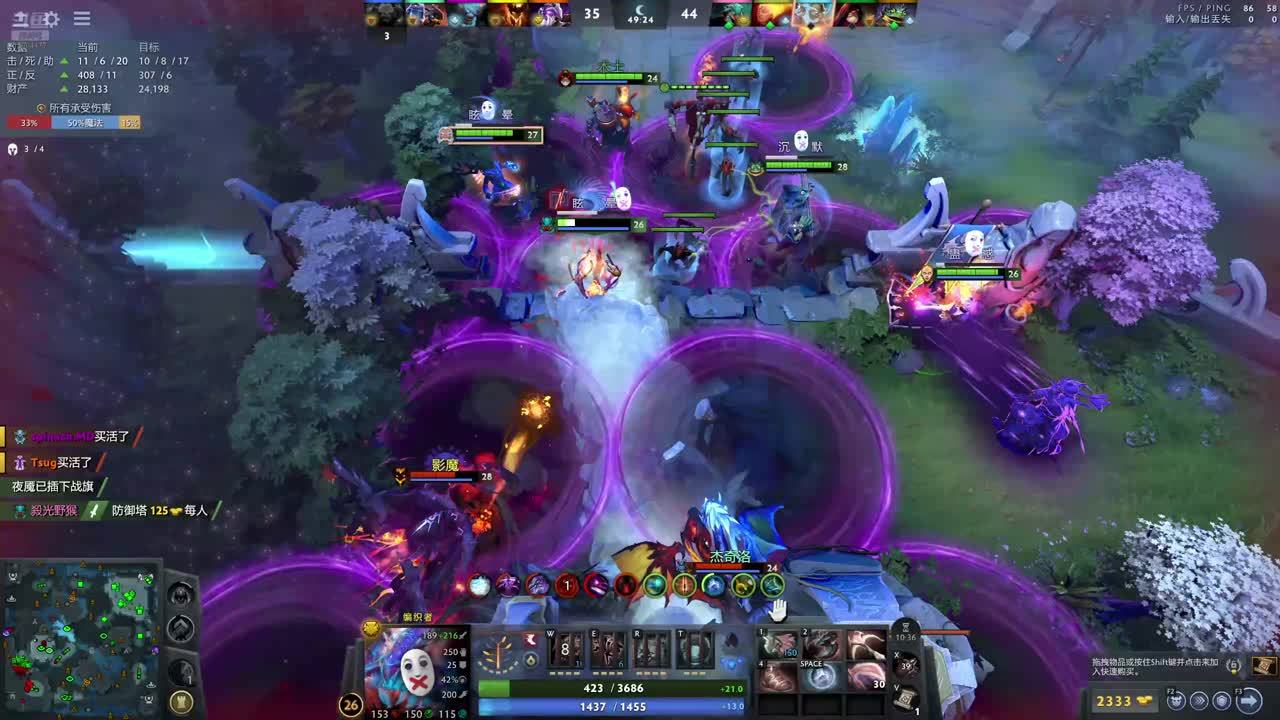The width and height of the screenshot is (1280, 720).
Task: Use the item in slot 1
Action: coord(776,646)
